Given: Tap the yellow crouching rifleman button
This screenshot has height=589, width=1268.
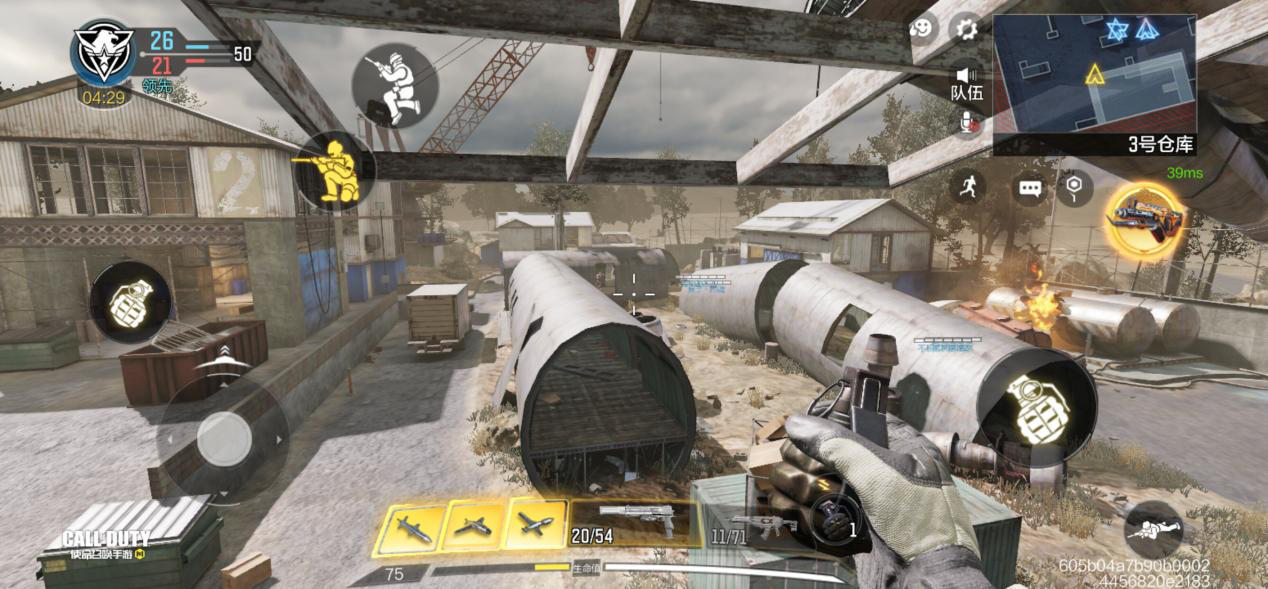Looking at the screenshot, I should 334,170.
